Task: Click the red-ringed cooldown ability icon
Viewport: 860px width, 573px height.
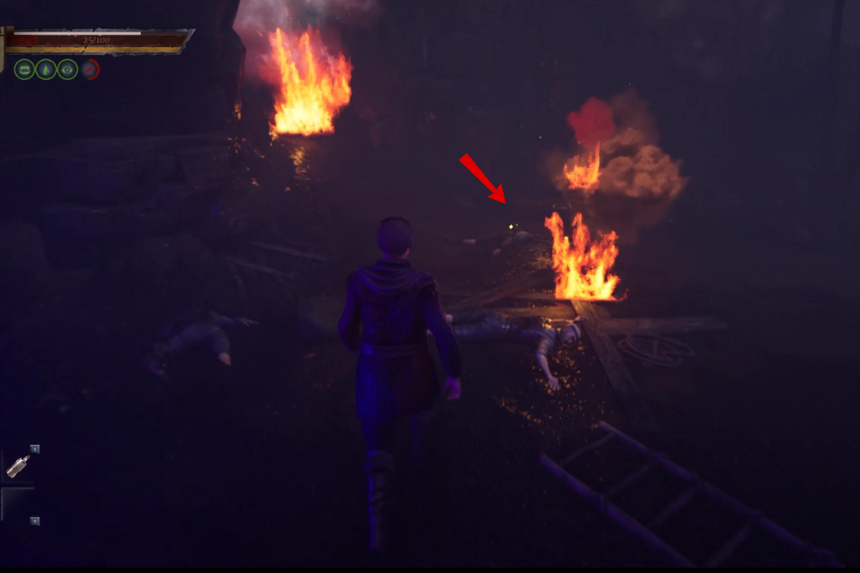Action: [x=90, y=69]
